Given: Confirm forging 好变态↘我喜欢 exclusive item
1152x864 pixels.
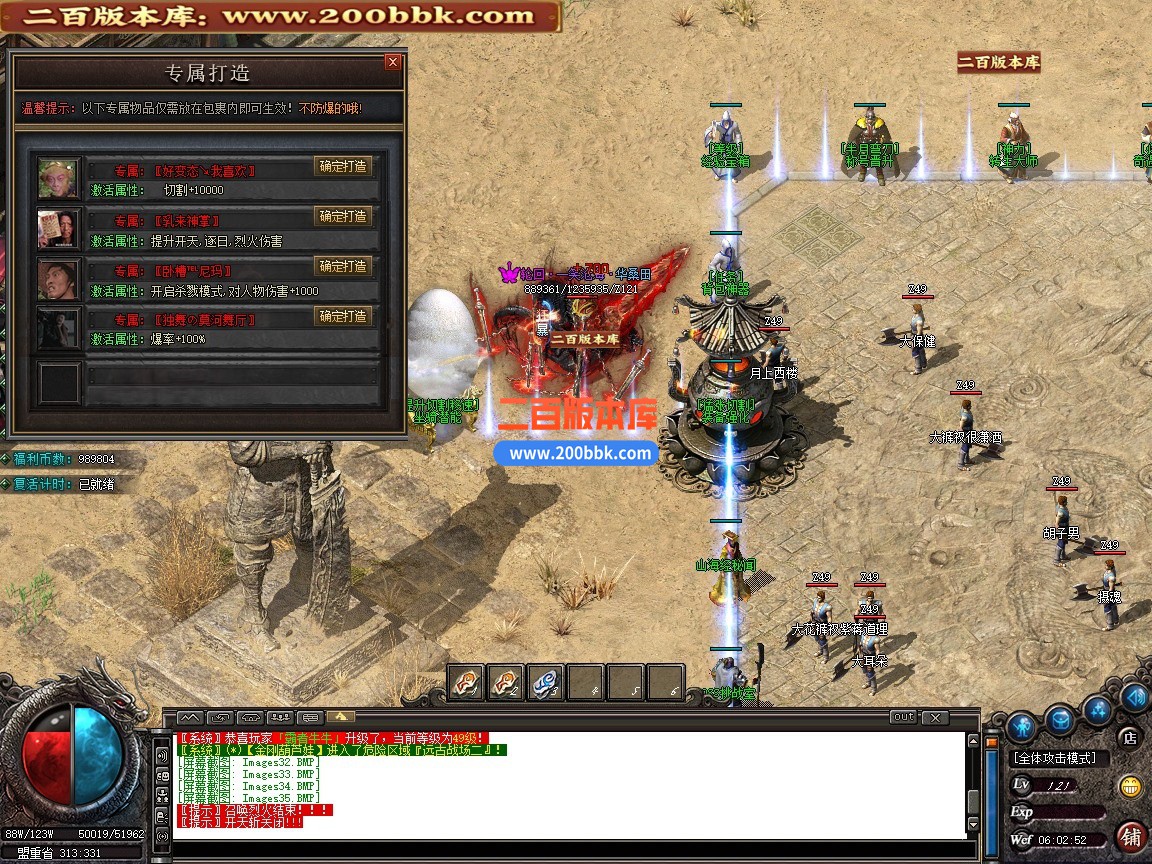Looking at the screenshot, I should pyautogui.click(x=342, y=166).
